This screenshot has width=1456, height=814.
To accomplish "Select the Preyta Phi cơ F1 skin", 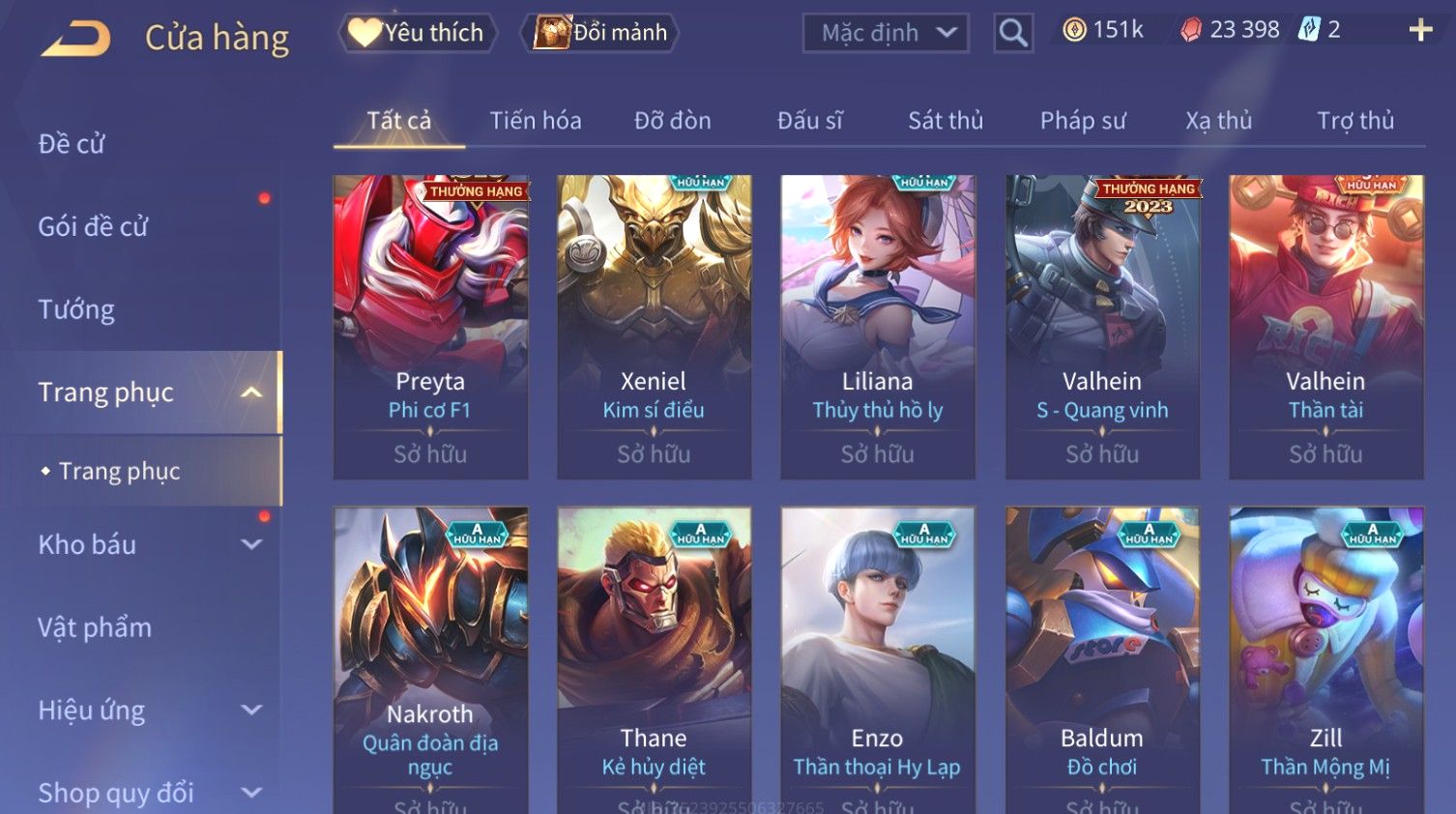I will click(x=430, y=327).
